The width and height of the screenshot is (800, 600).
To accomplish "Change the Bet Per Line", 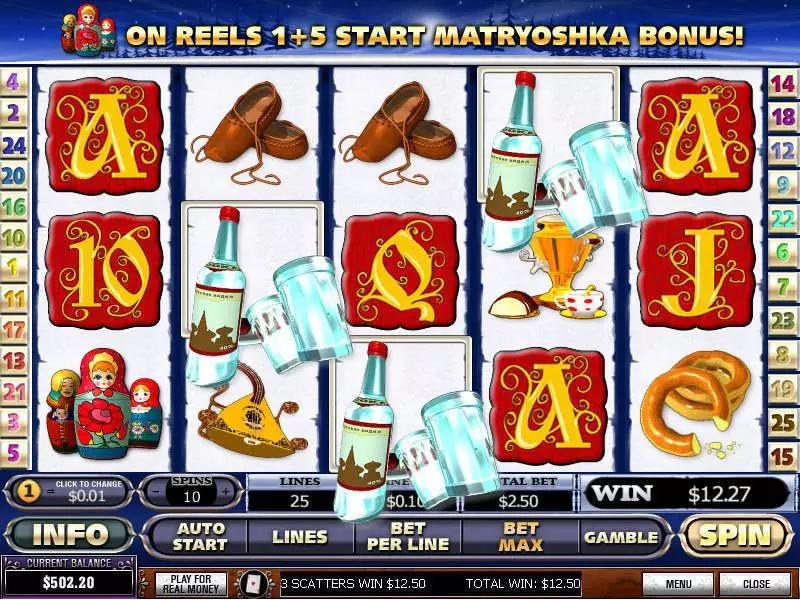I will coord(408,536).
